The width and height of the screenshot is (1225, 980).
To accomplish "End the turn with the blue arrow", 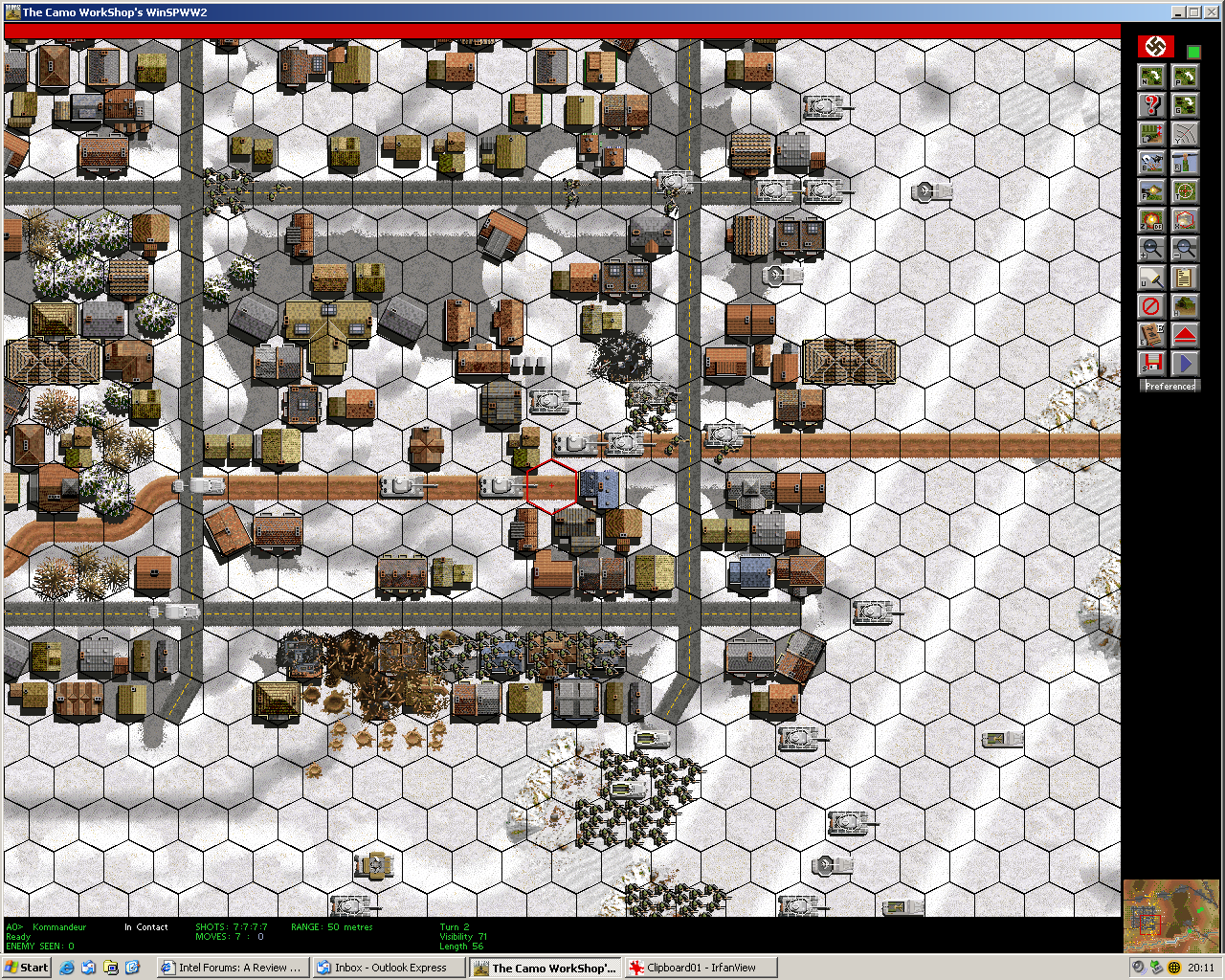I will pyautogui.click(x=1185, y=364).
